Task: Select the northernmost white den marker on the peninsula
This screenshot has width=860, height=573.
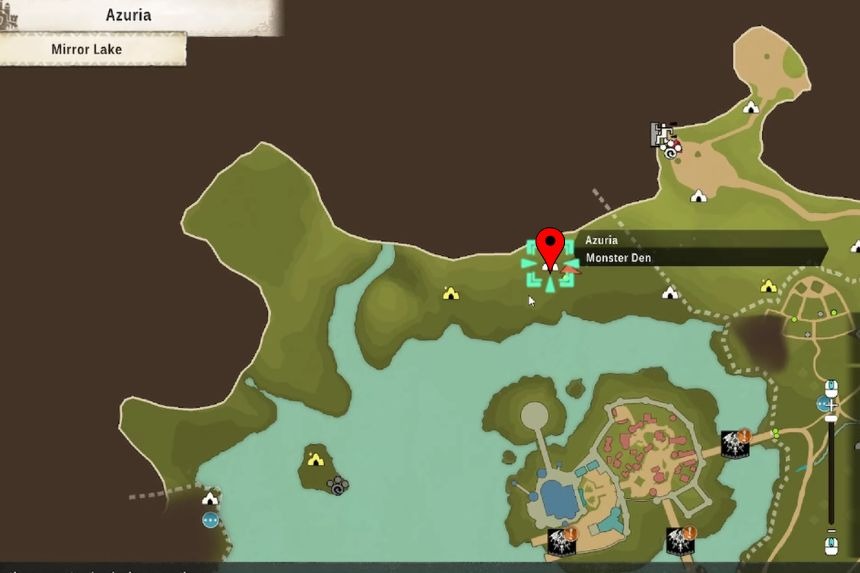Action: [x=751, y=108]
